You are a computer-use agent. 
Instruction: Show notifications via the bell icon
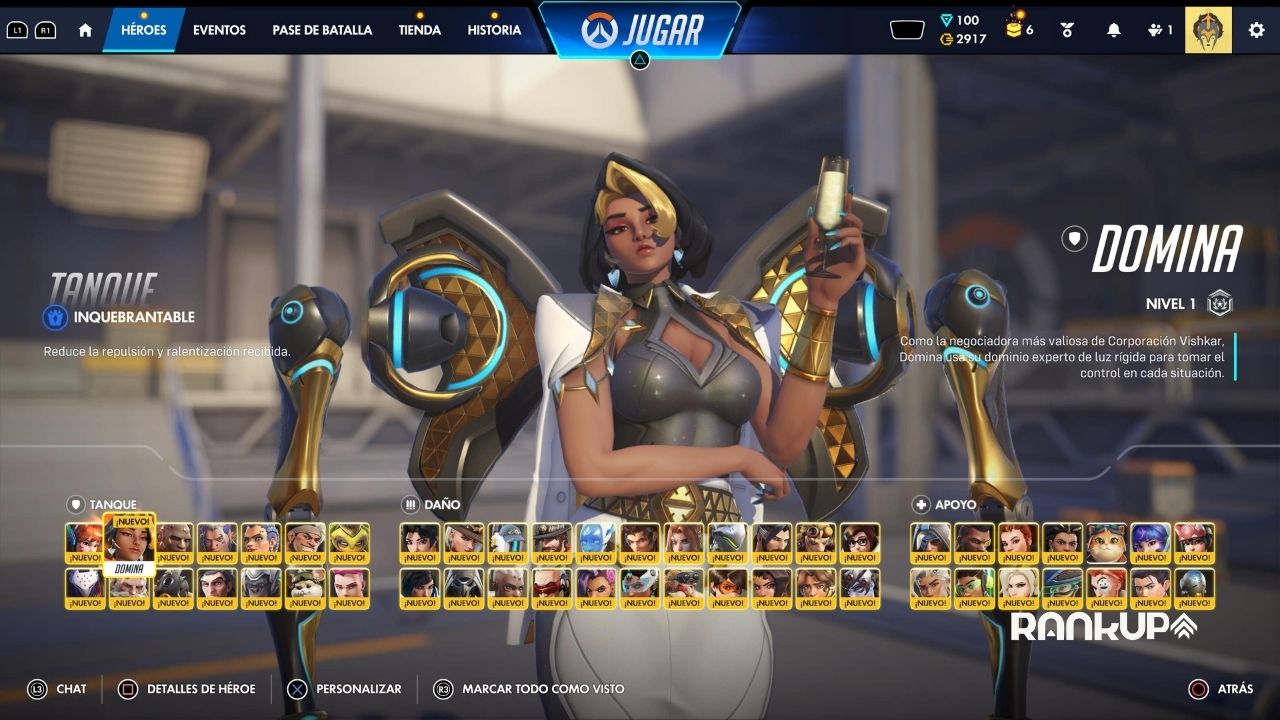click(1113, 30)
